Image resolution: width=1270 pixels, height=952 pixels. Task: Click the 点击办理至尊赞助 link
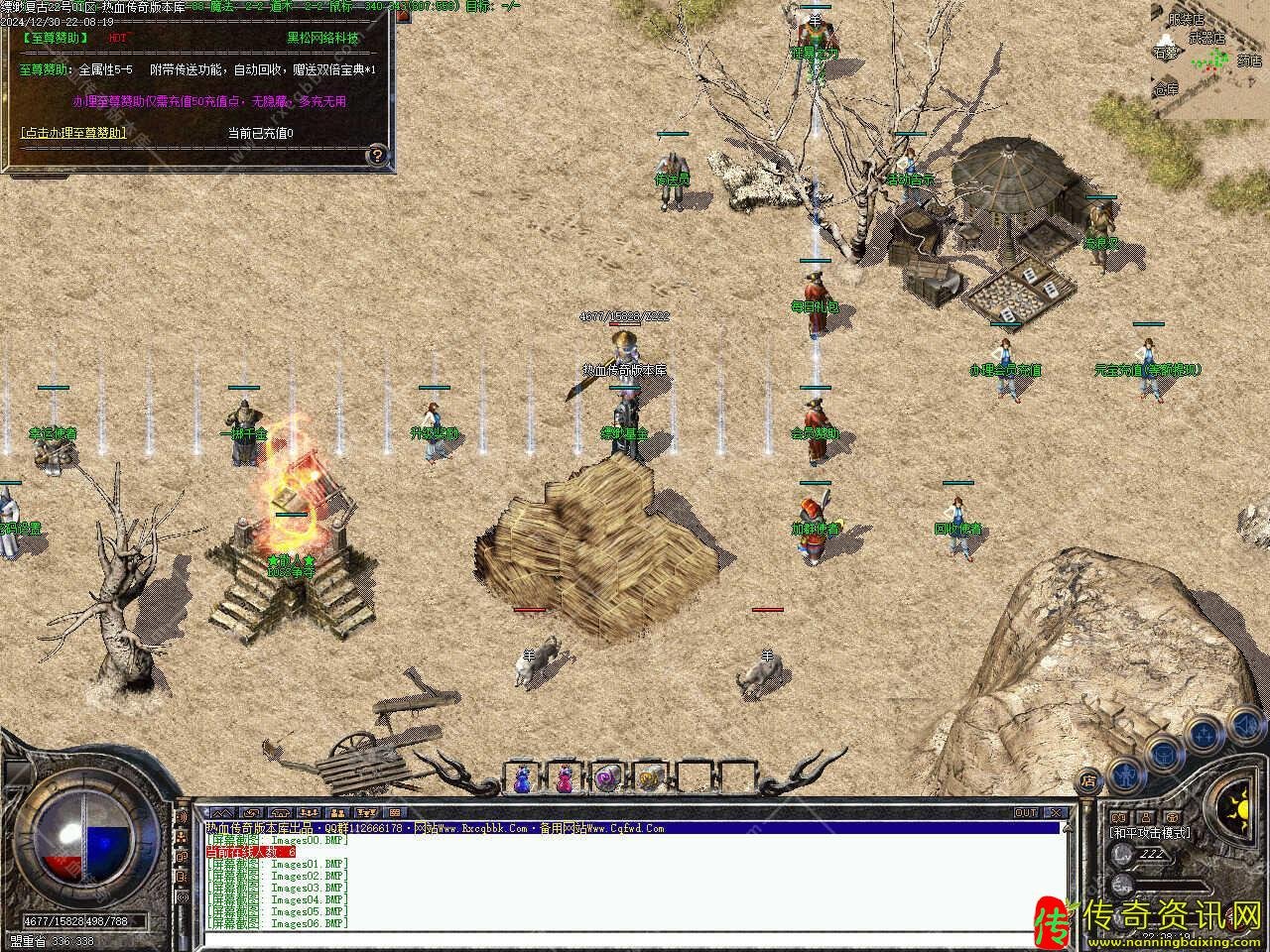coord(73,133)
